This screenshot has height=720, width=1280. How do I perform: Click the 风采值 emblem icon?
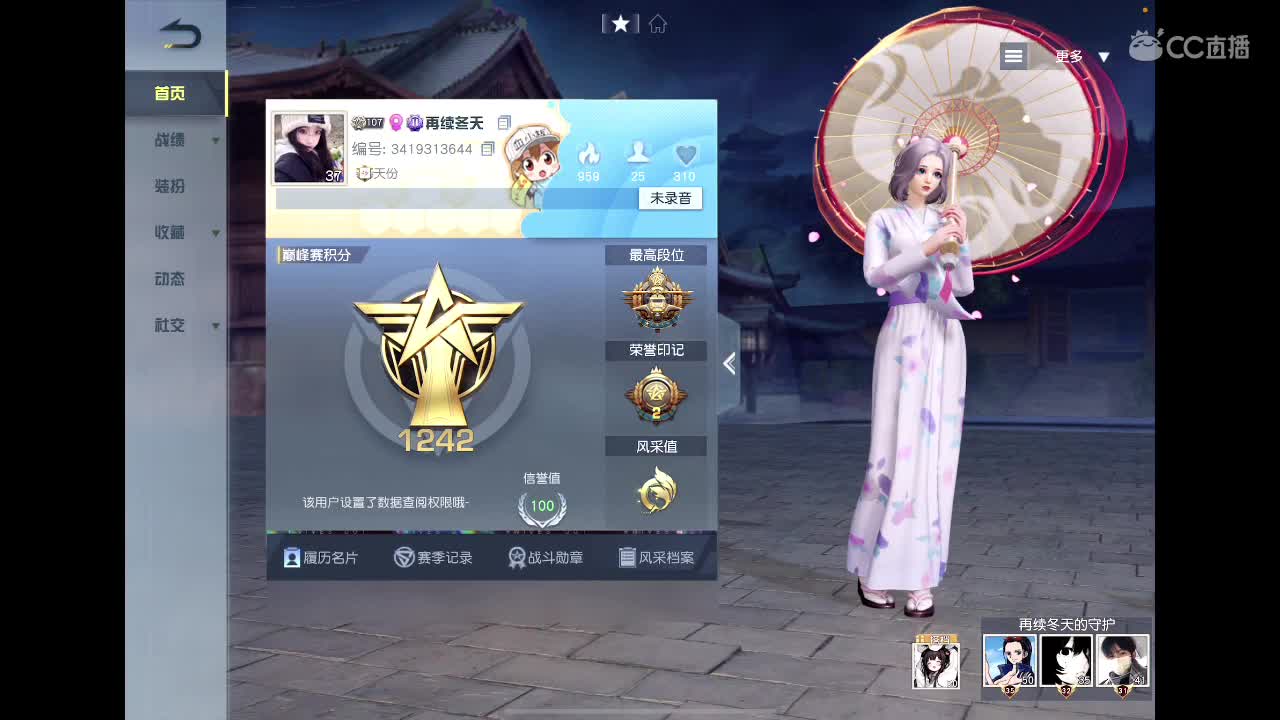tap(657, 492)
